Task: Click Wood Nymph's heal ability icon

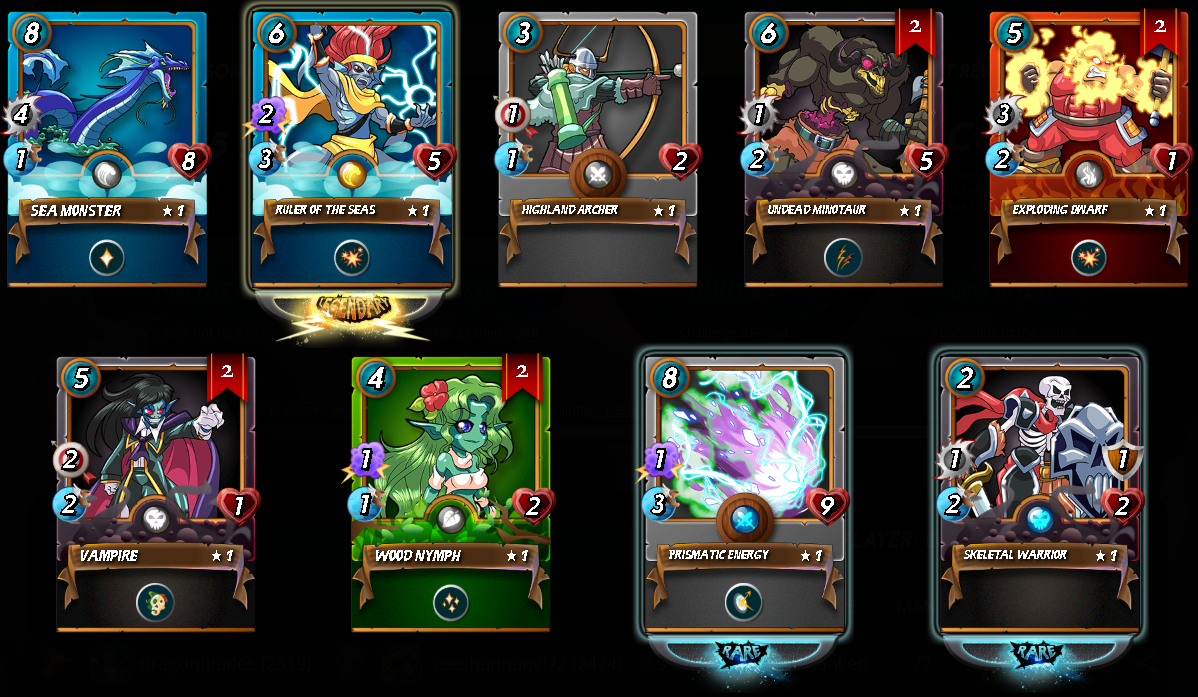Action: [x=450, y=602]
